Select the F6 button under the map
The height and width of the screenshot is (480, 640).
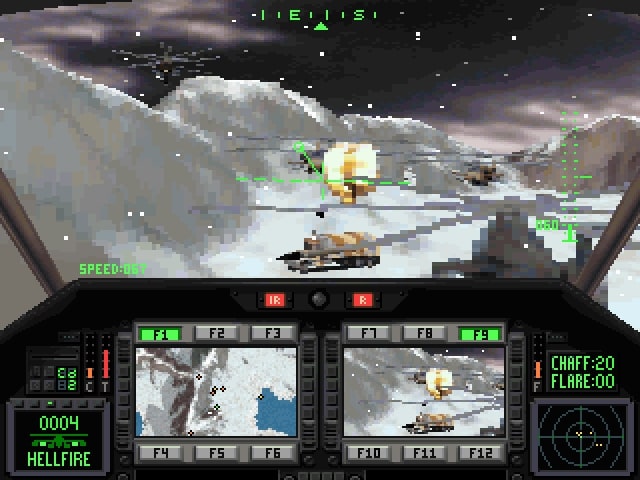coord(270,453)
